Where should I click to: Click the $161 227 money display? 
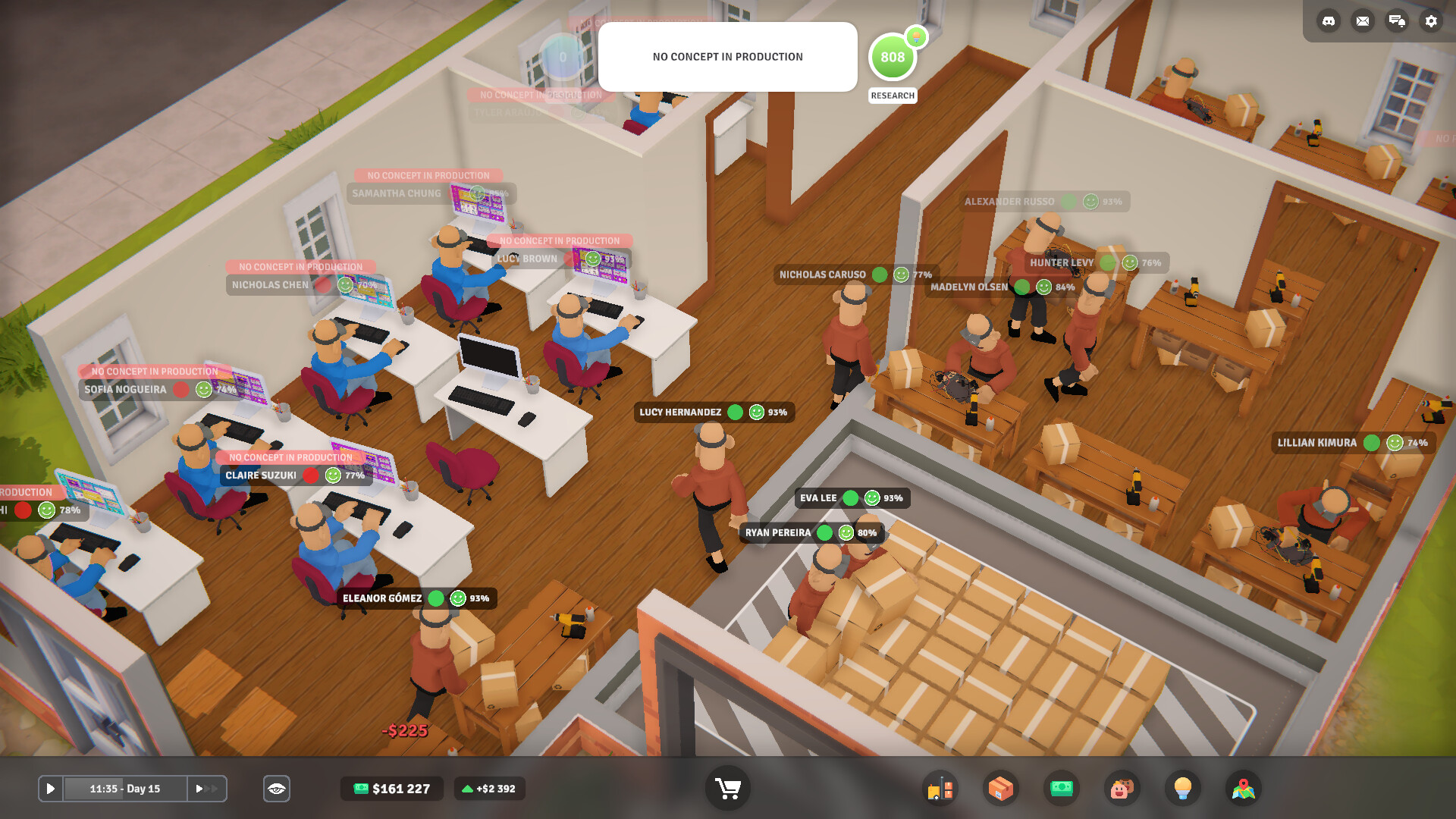point(392,789)
